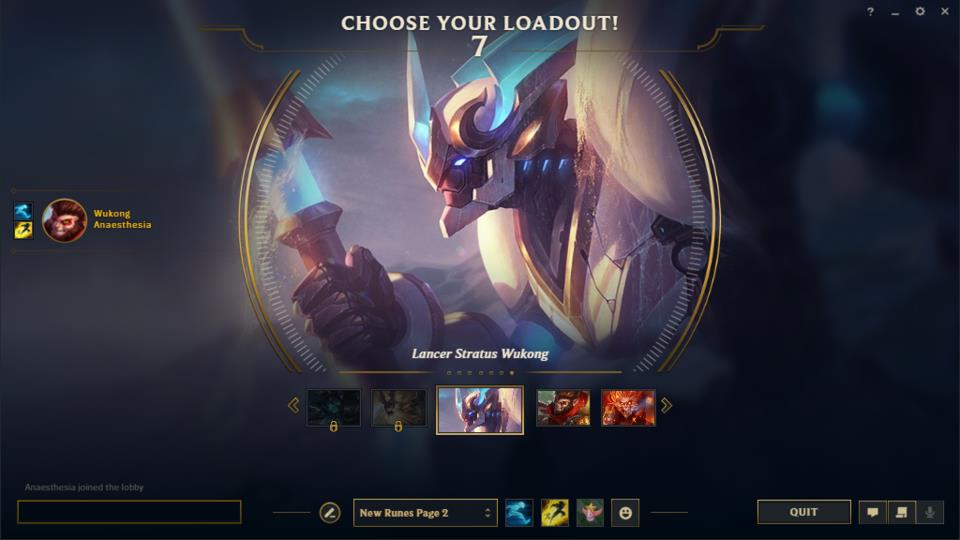The height and width of the screenshot is (540, 960).
Task: Choose the fiery Volcanic Wukong skin thumbnail
Action: 628,408
